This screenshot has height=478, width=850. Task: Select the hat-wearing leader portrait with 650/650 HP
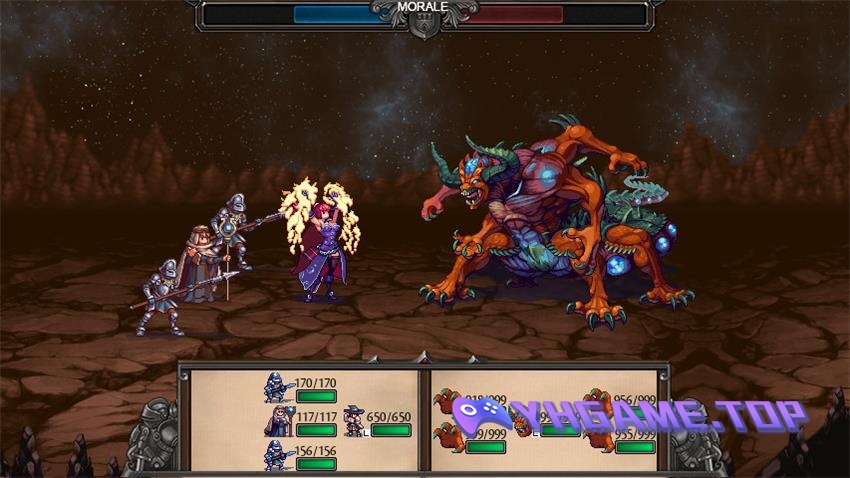352,421
